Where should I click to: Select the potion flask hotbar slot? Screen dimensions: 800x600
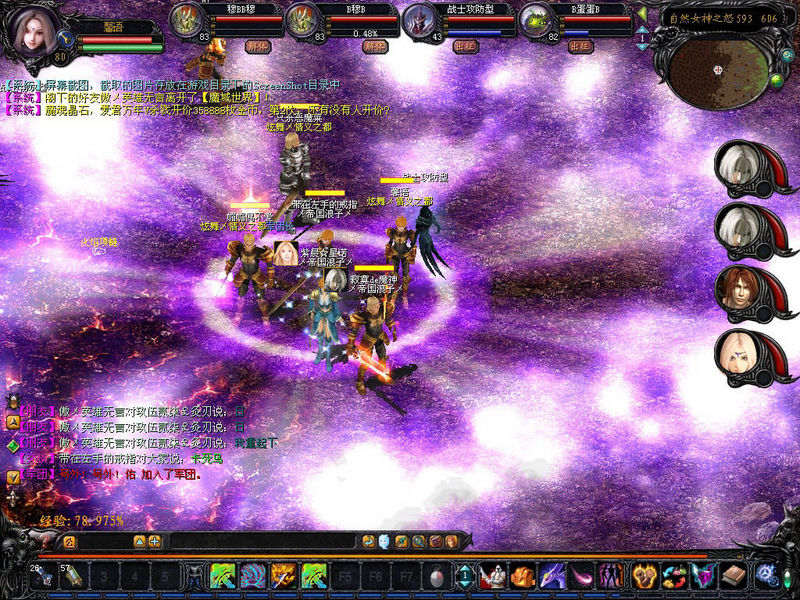(x=436, y=576)
